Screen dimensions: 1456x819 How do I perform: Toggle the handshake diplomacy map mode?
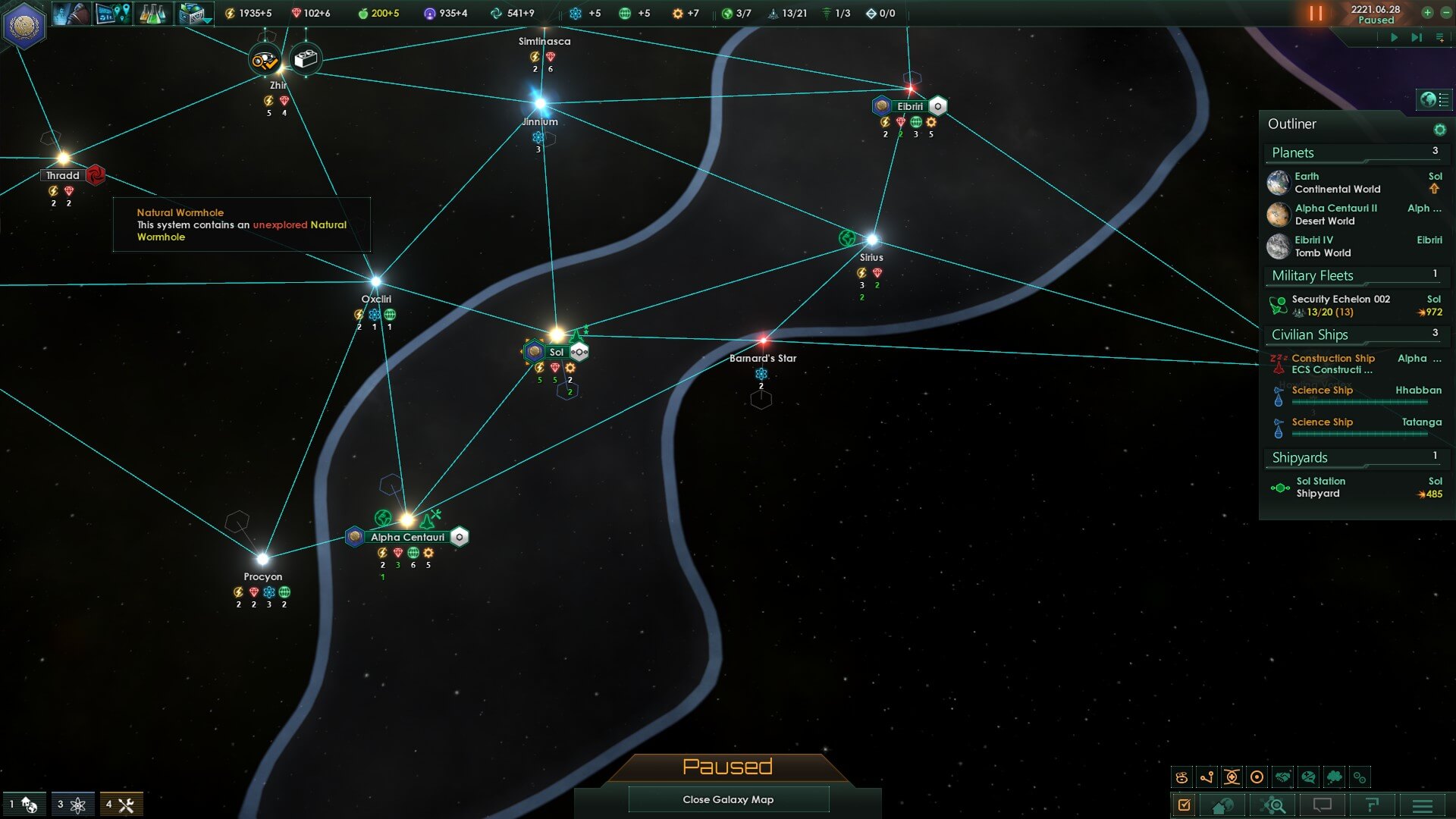point(1282,777)
